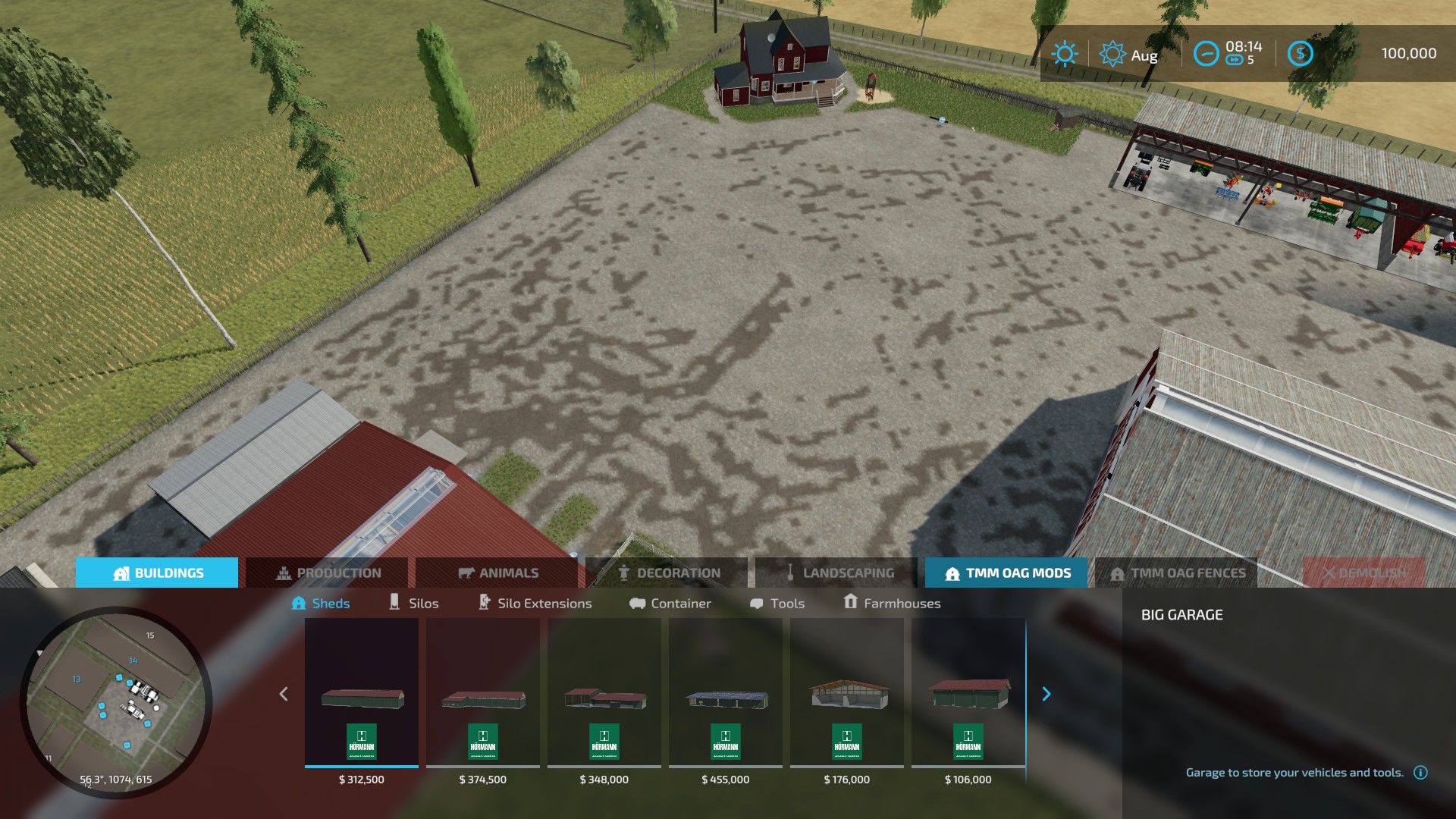
Task: Open the Tools subcategory
Action: (x=777, y=604)
